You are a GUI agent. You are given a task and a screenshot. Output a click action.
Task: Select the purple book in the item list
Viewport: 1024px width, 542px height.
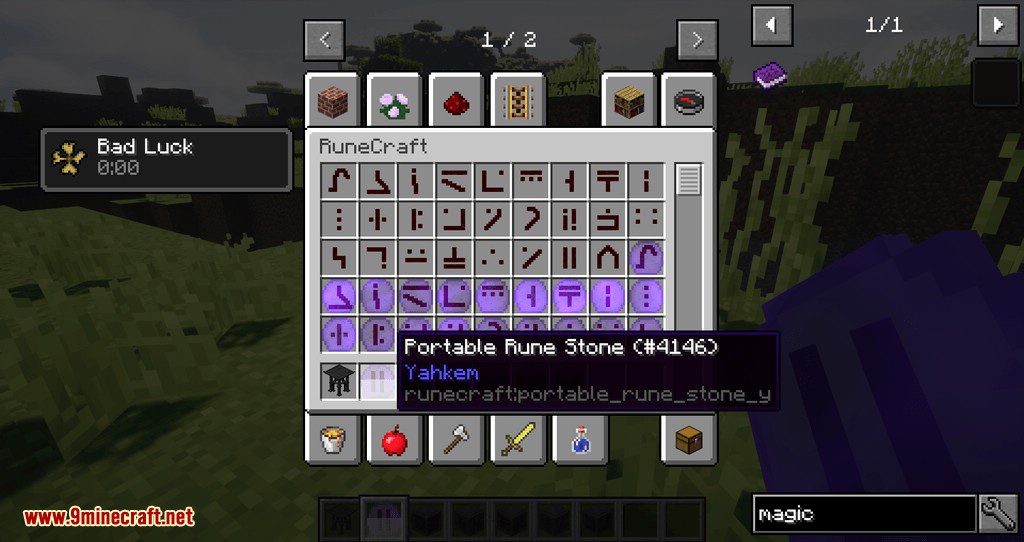click(x=770, y=74)
